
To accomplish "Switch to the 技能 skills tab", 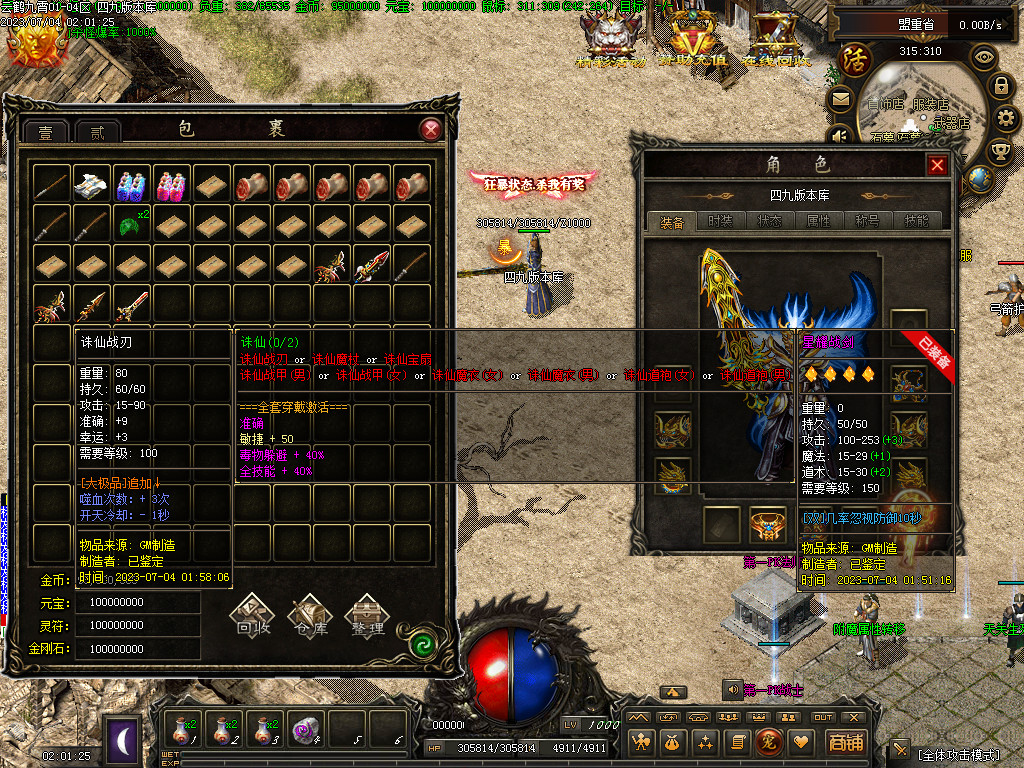I will tap(916, 222).
